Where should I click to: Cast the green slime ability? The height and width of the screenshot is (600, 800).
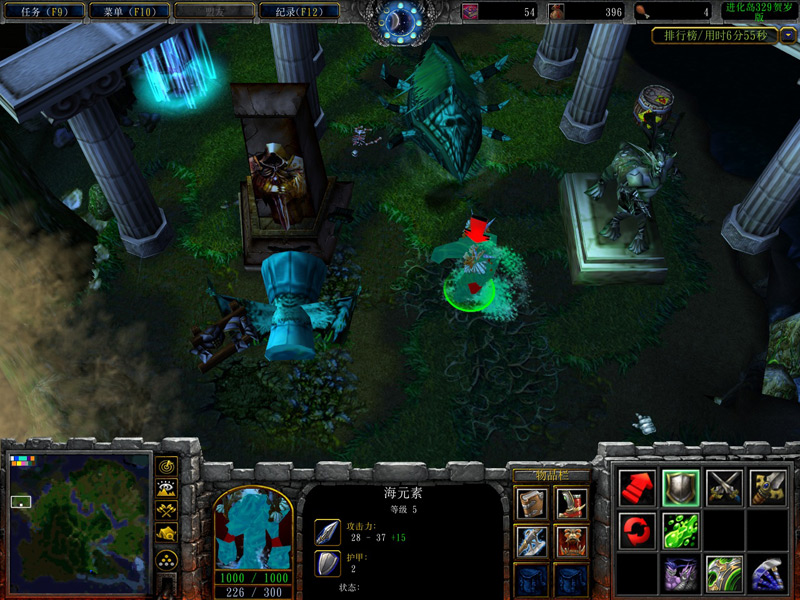pos(680,530)
